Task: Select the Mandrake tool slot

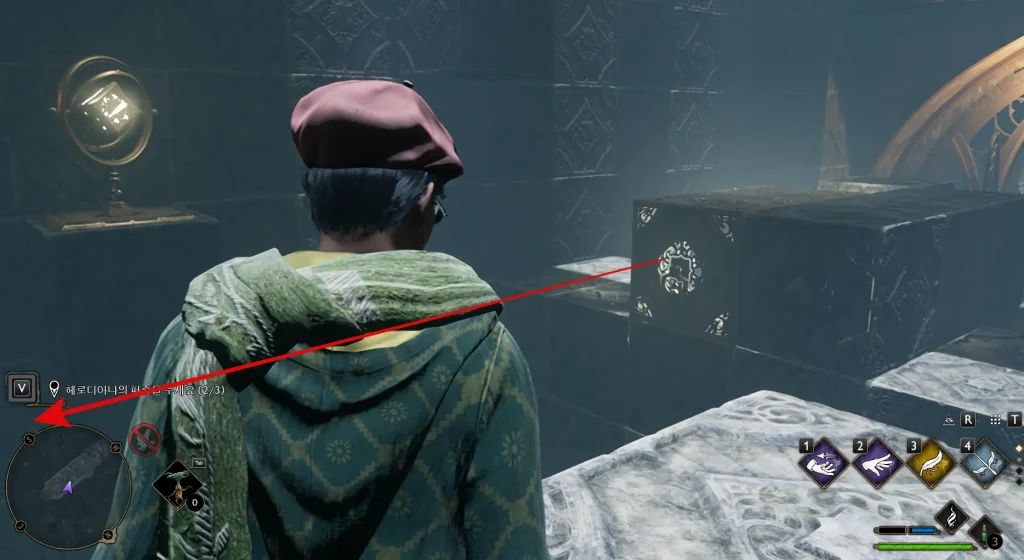Action: tap(175, 486)
